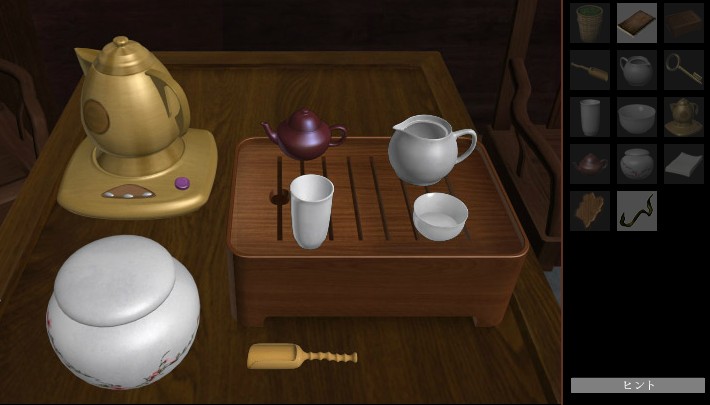Choose the brass key in inventory

tap(684, 70)
